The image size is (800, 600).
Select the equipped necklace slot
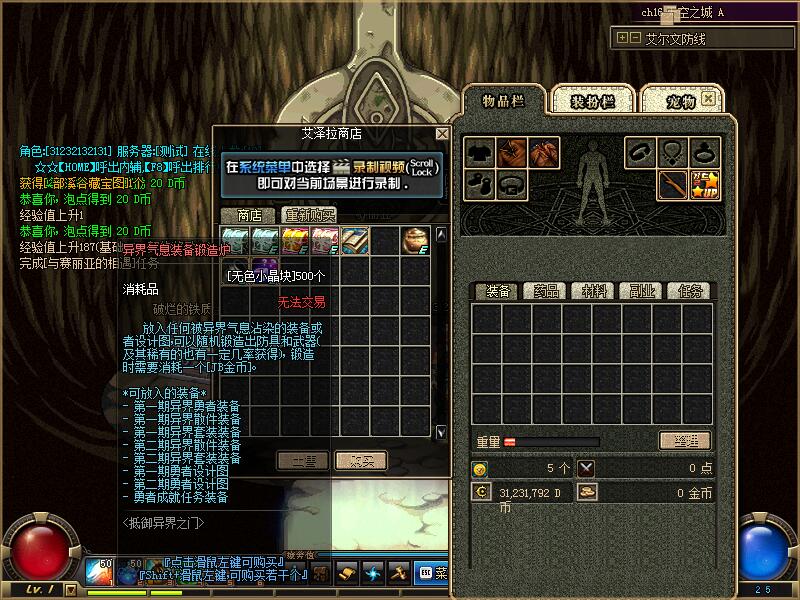(672, 153)
